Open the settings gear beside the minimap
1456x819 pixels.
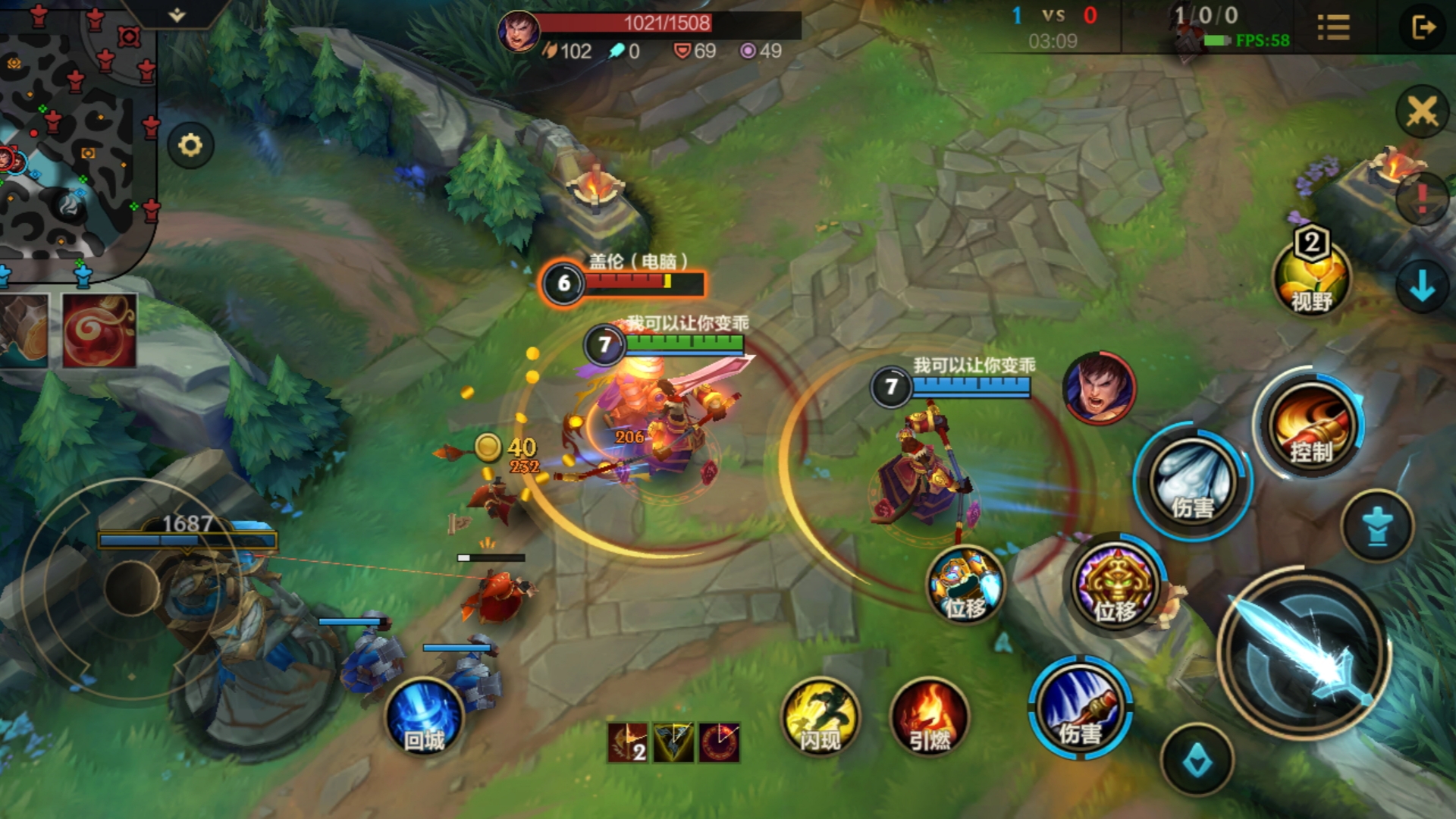point(190,145)
